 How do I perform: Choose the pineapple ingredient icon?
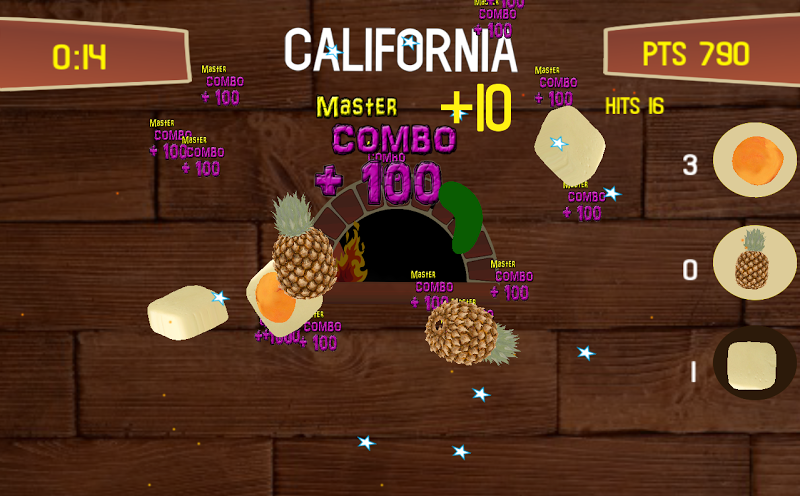click(x=754, y=263)
